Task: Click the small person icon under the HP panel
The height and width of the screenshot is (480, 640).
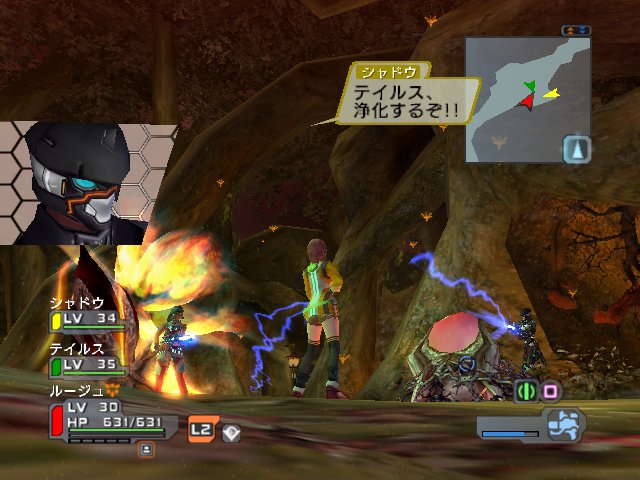Action: coord(146,450)
